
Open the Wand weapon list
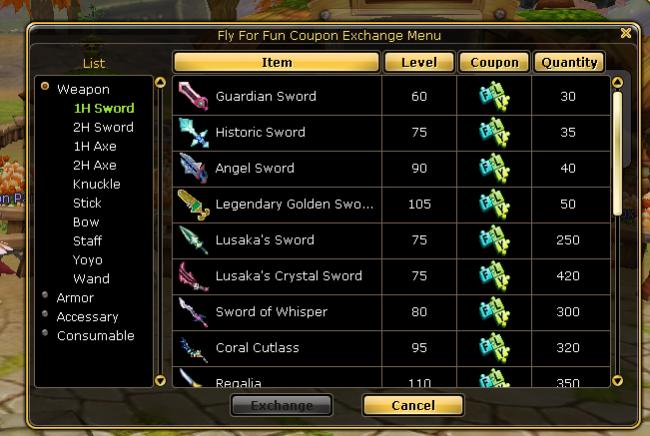click(91, 279)
